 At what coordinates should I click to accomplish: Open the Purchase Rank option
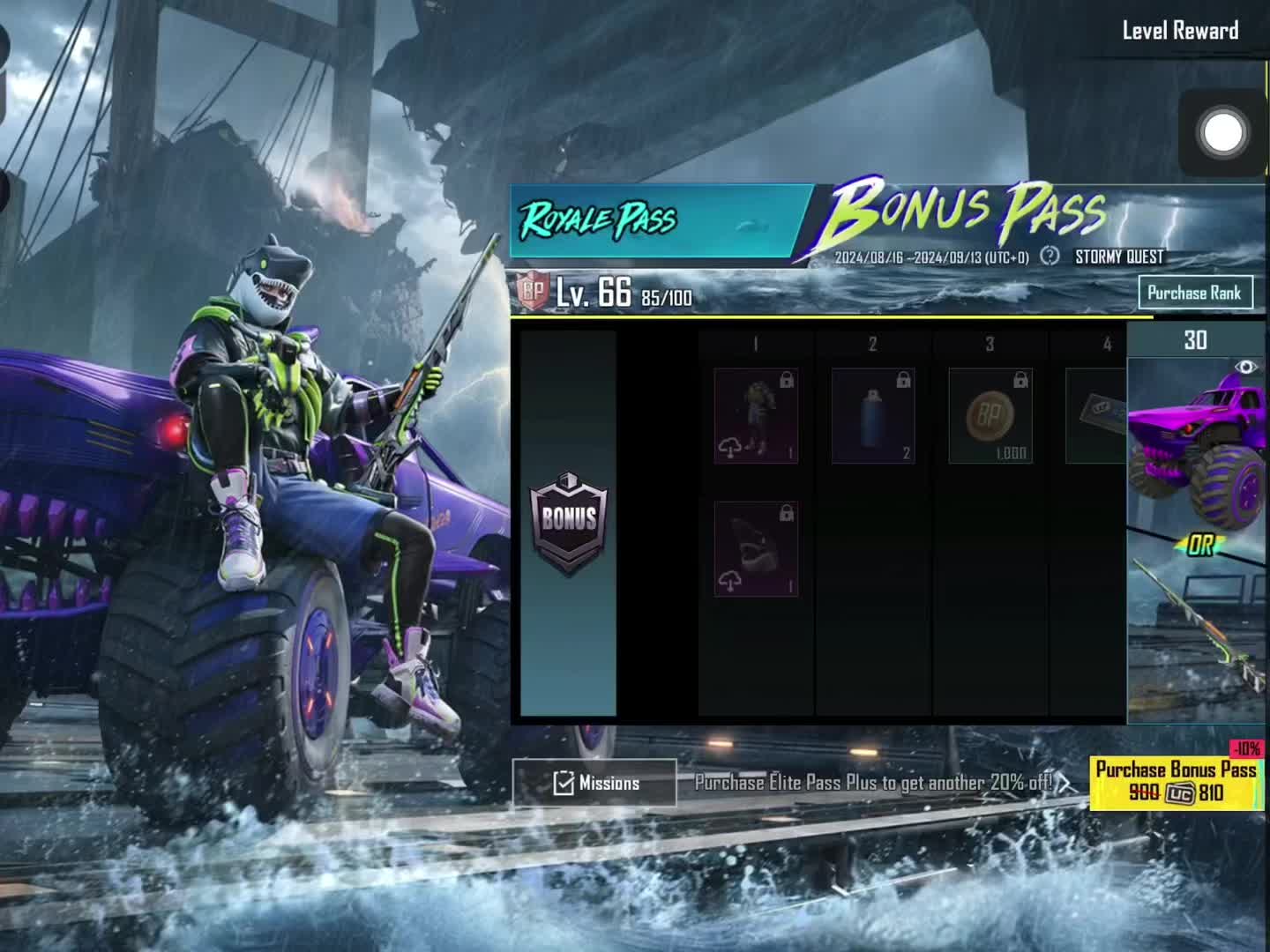[x=1194, y=293]
